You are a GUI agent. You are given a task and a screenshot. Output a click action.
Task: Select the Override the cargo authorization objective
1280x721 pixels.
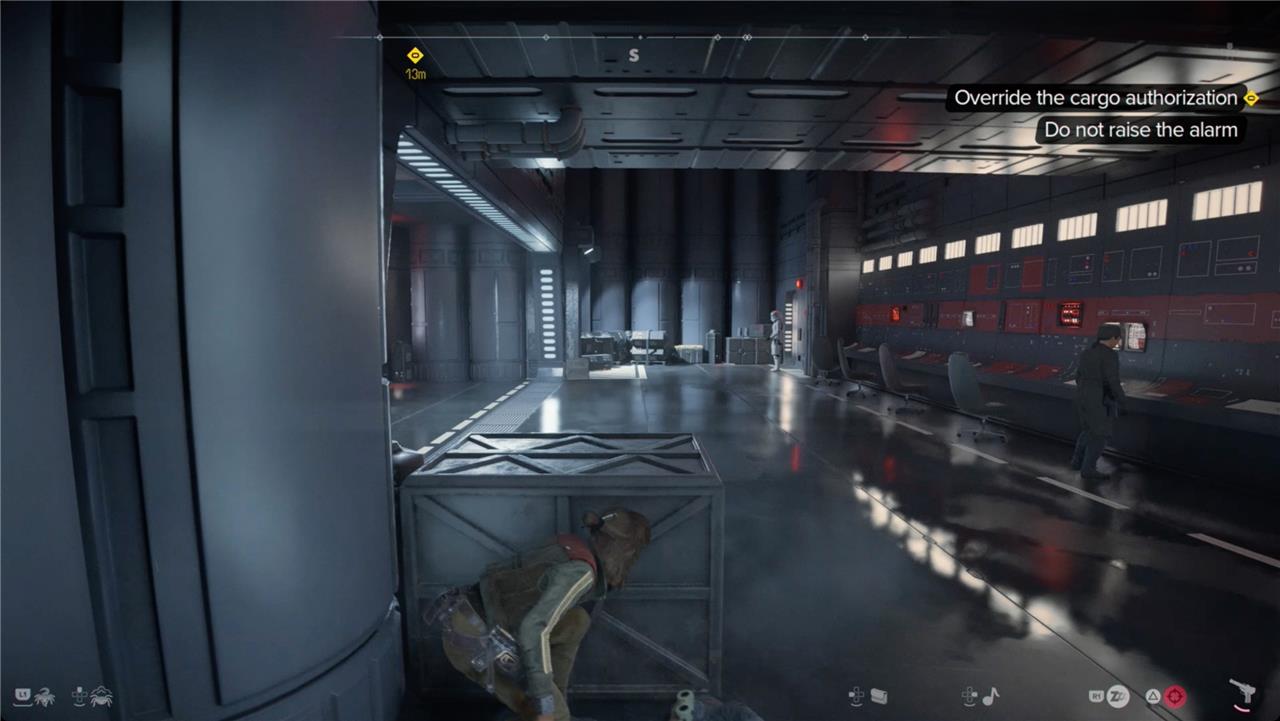[x=1096, y=98]
